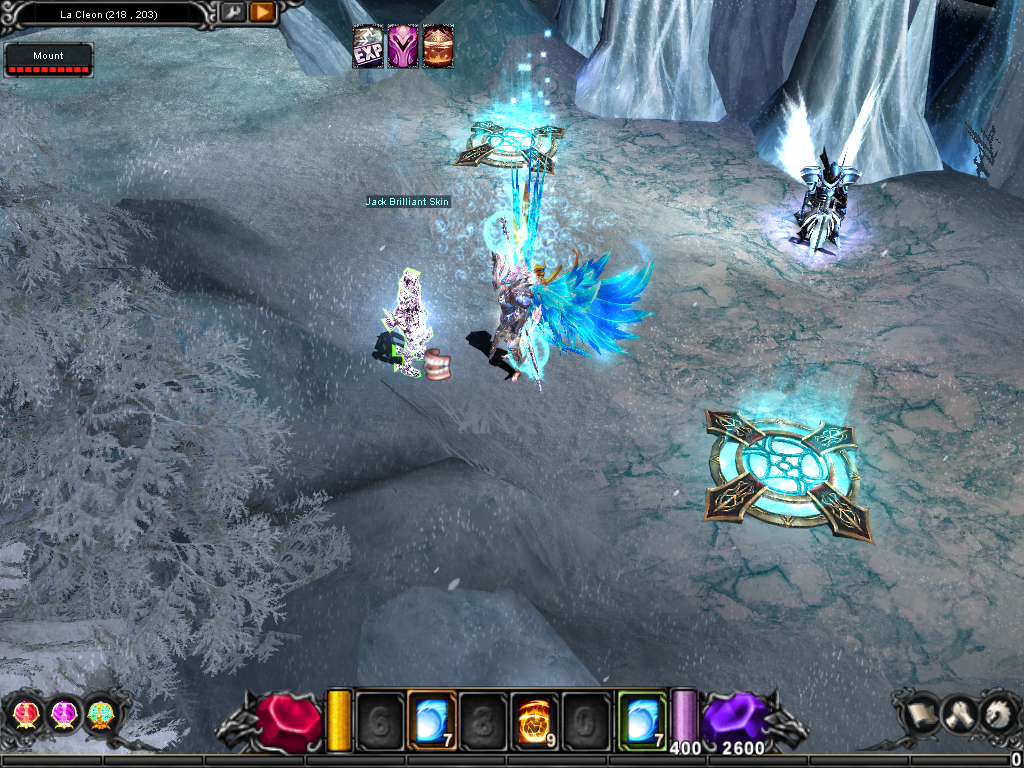Click the orange treasure chest buff icon

pyautogui.click(x=438, y=47)
